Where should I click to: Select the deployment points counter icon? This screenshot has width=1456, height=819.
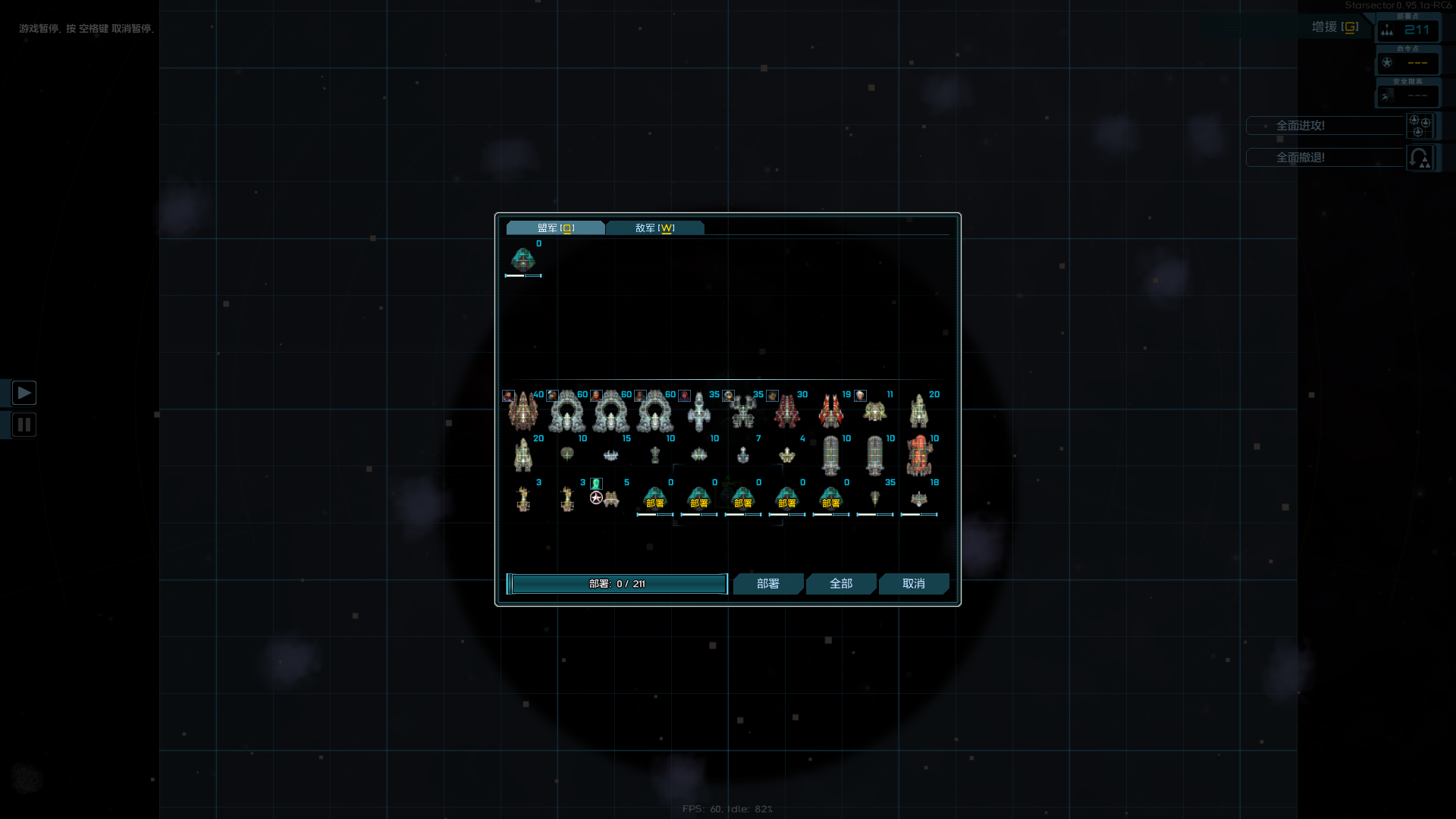1389,31
